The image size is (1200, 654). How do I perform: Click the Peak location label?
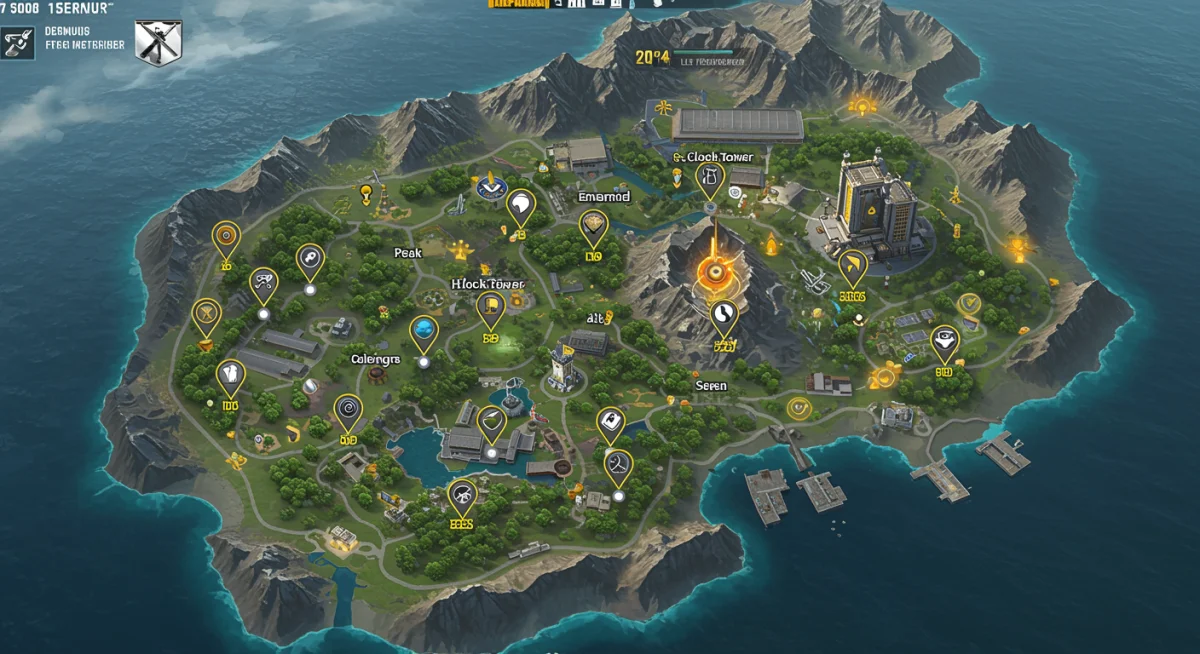(408, 253)
